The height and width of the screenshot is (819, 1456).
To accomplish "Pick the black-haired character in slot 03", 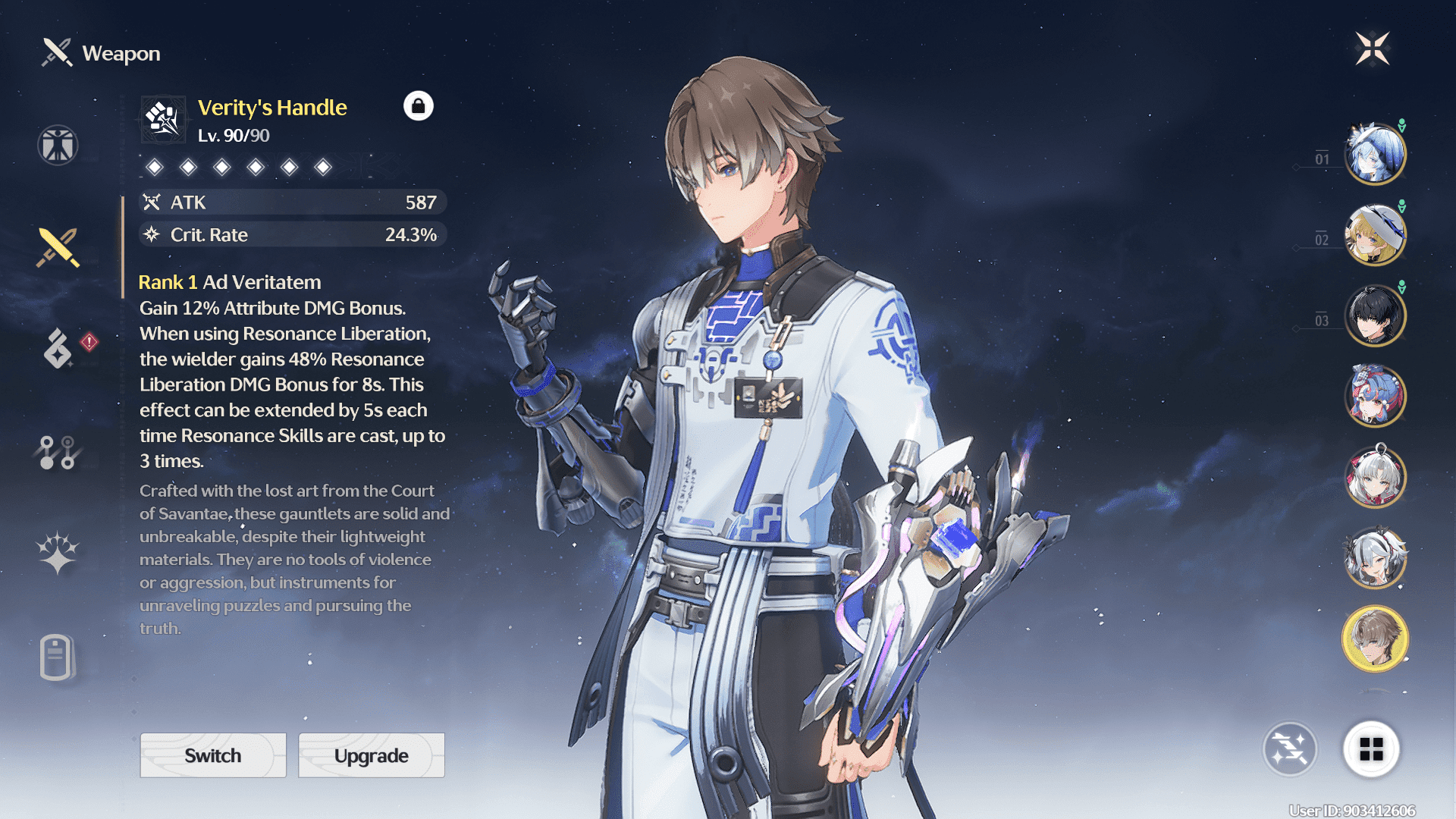I will tap(1375, 315).
